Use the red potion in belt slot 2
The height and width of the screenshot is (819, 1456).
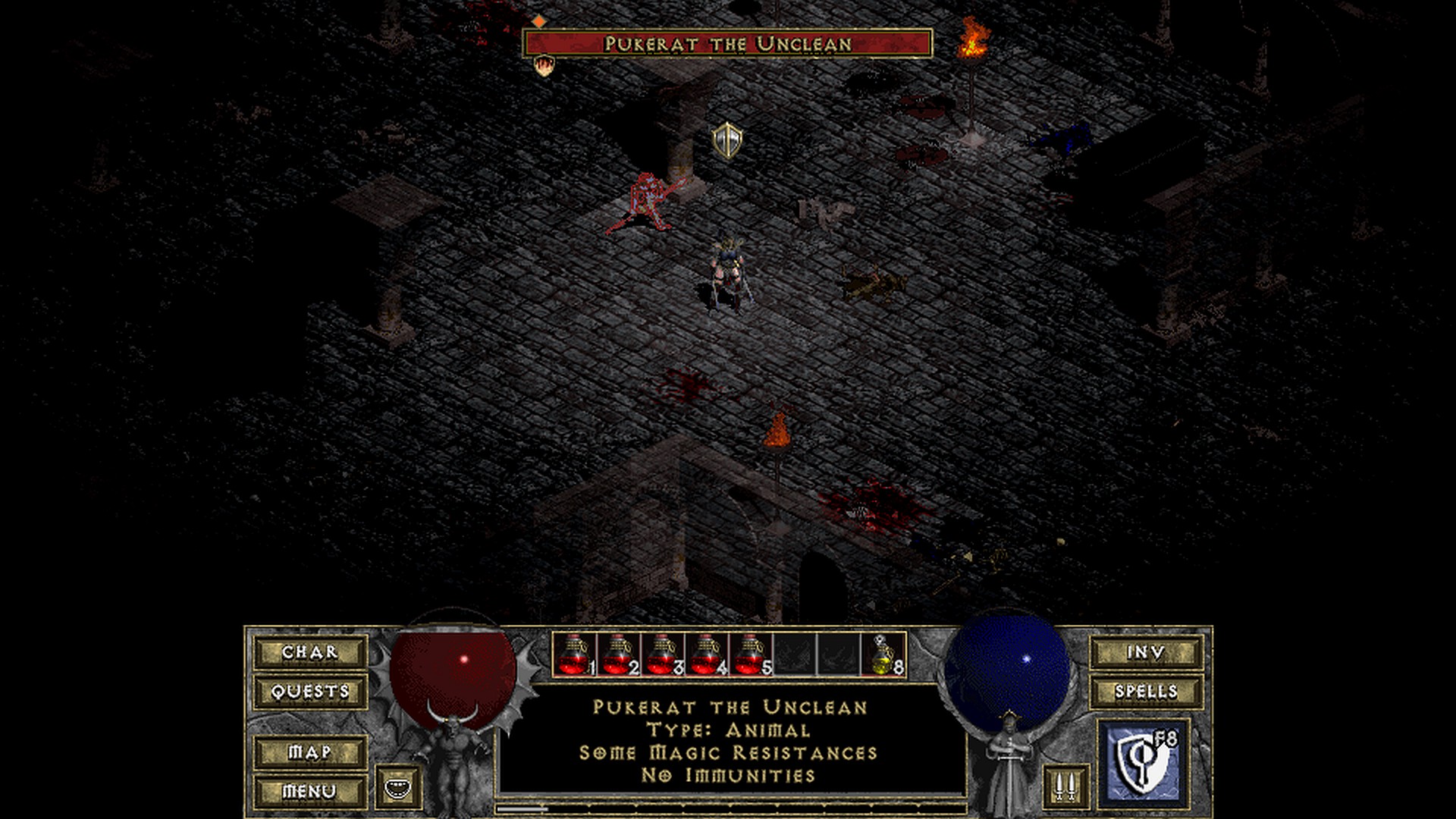[x=619, y=654]
